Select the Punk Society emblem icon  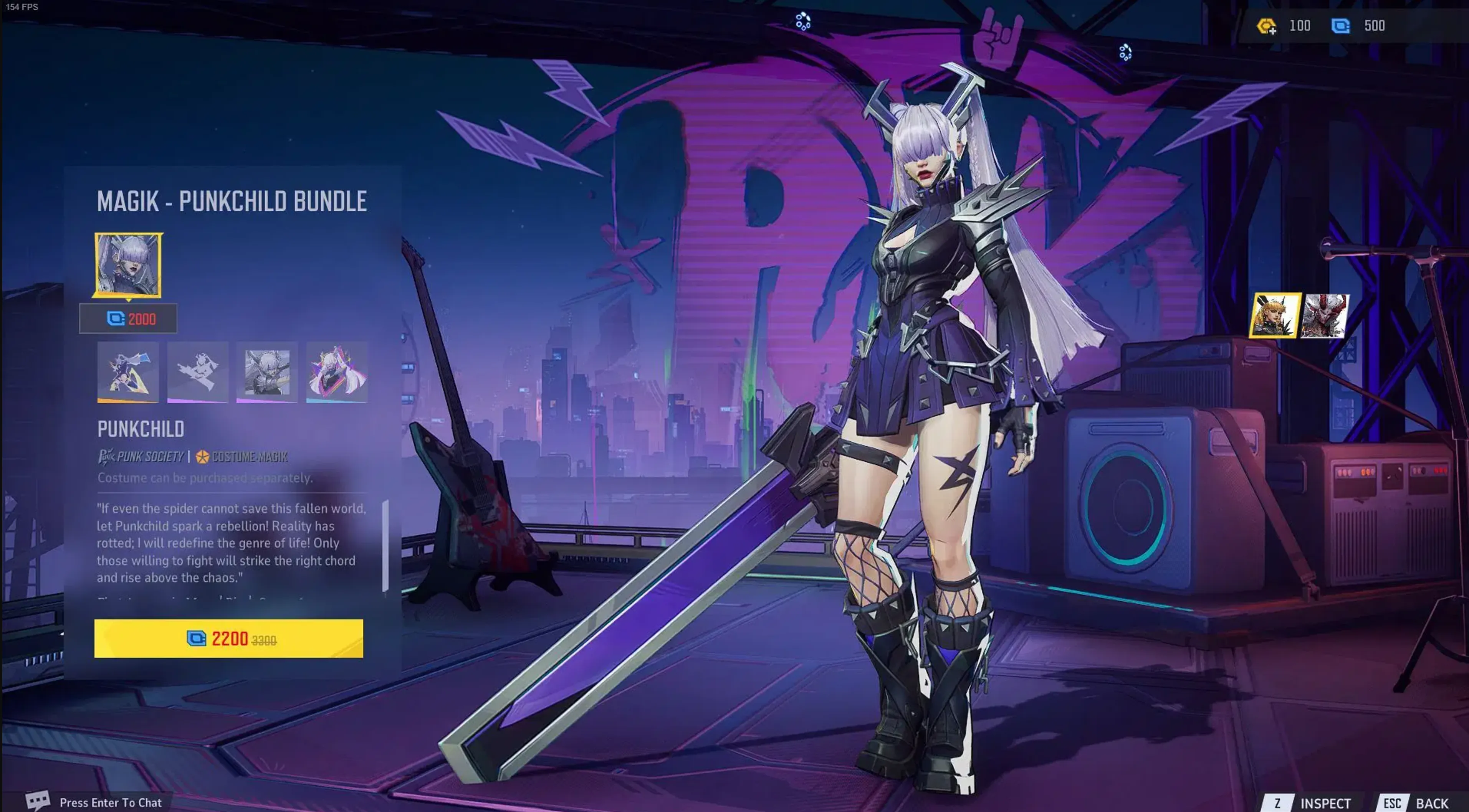(107, 457)
